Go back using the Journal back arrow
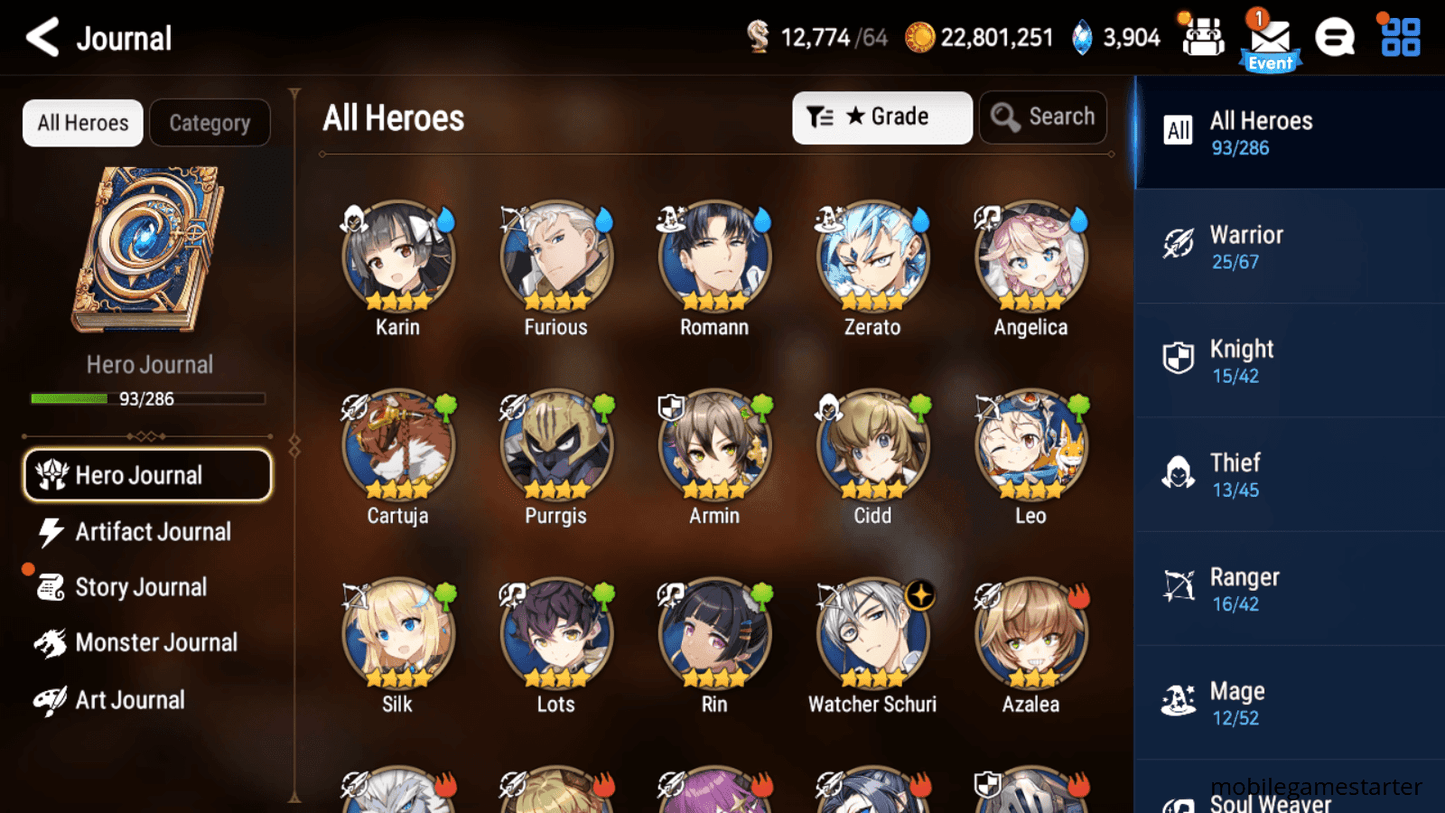 point(42,37)
